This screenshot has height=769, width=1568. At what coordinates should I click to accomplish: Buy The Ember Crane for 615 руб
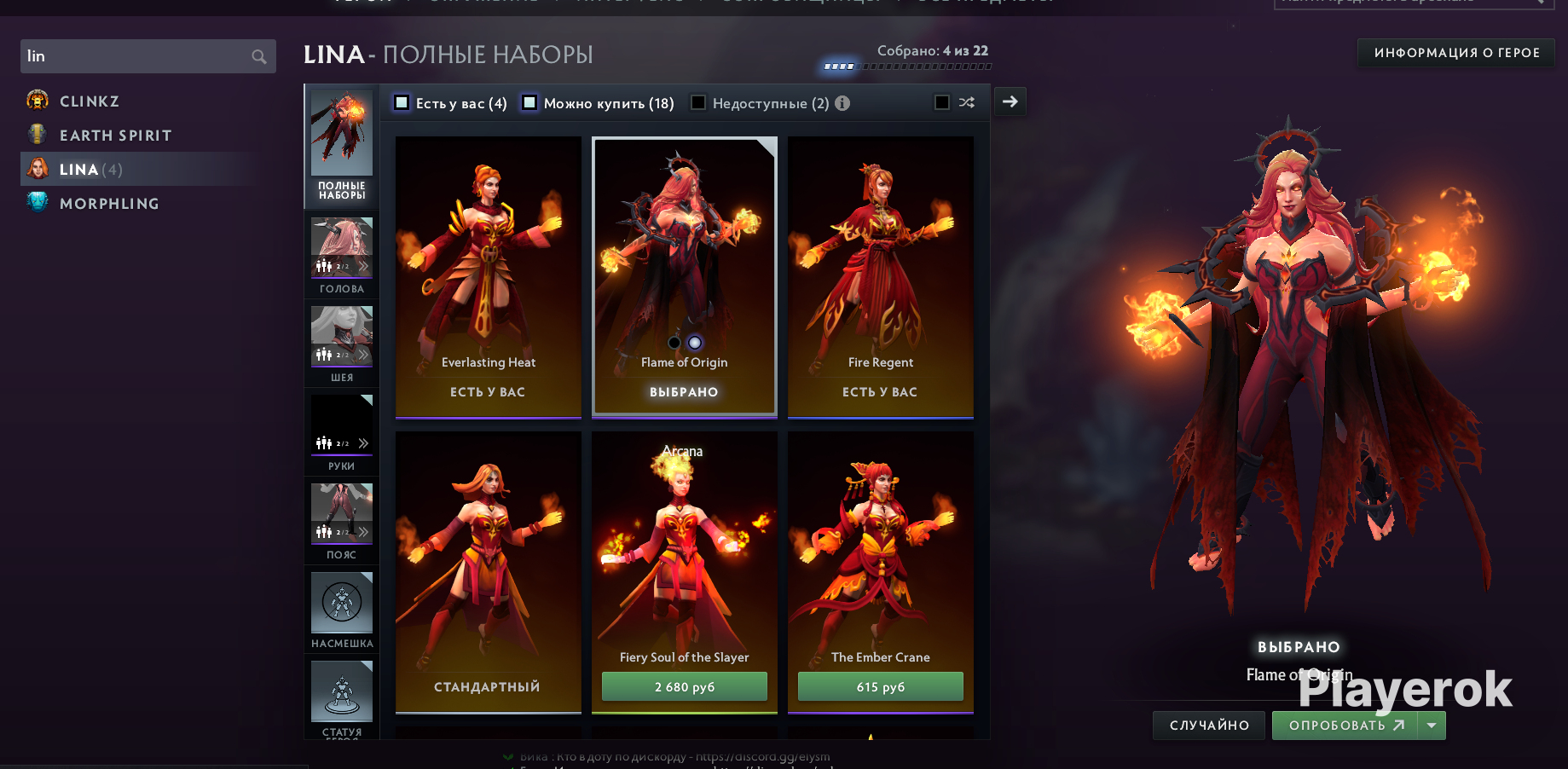pyautogui.click(x=881, y=687)
